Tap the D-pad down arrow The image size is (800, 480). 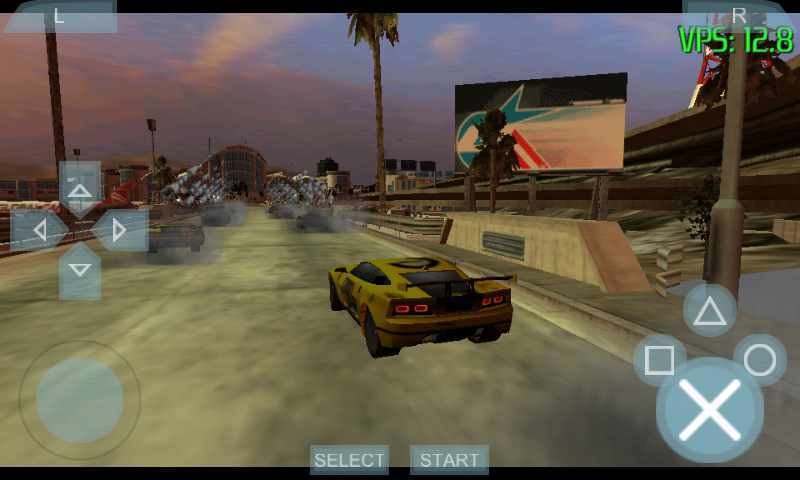80,271
